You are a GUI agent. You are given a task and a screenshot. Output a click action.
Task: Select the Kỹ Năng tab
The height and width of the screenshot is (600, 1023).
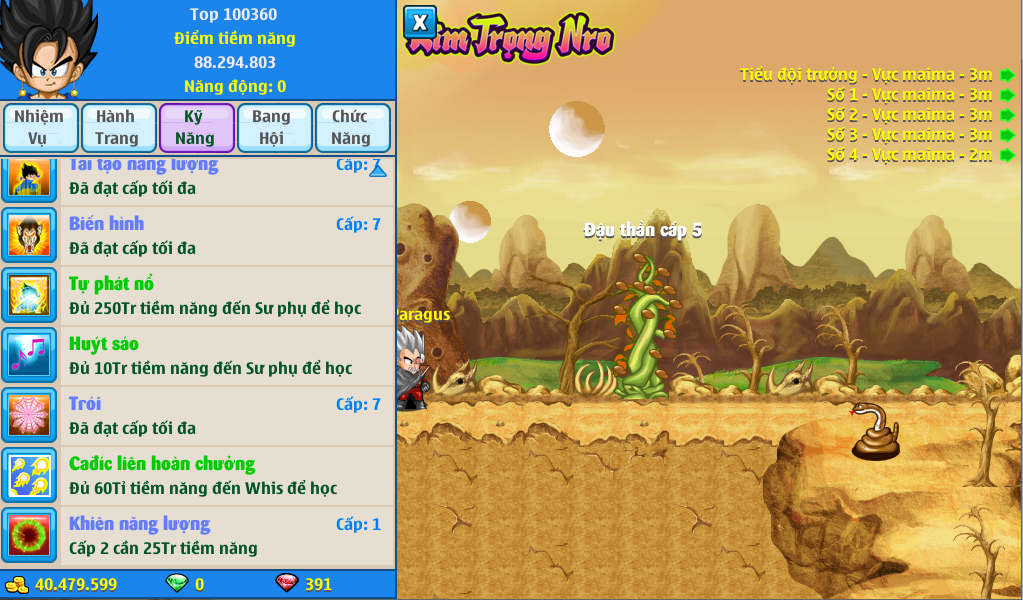195,127
